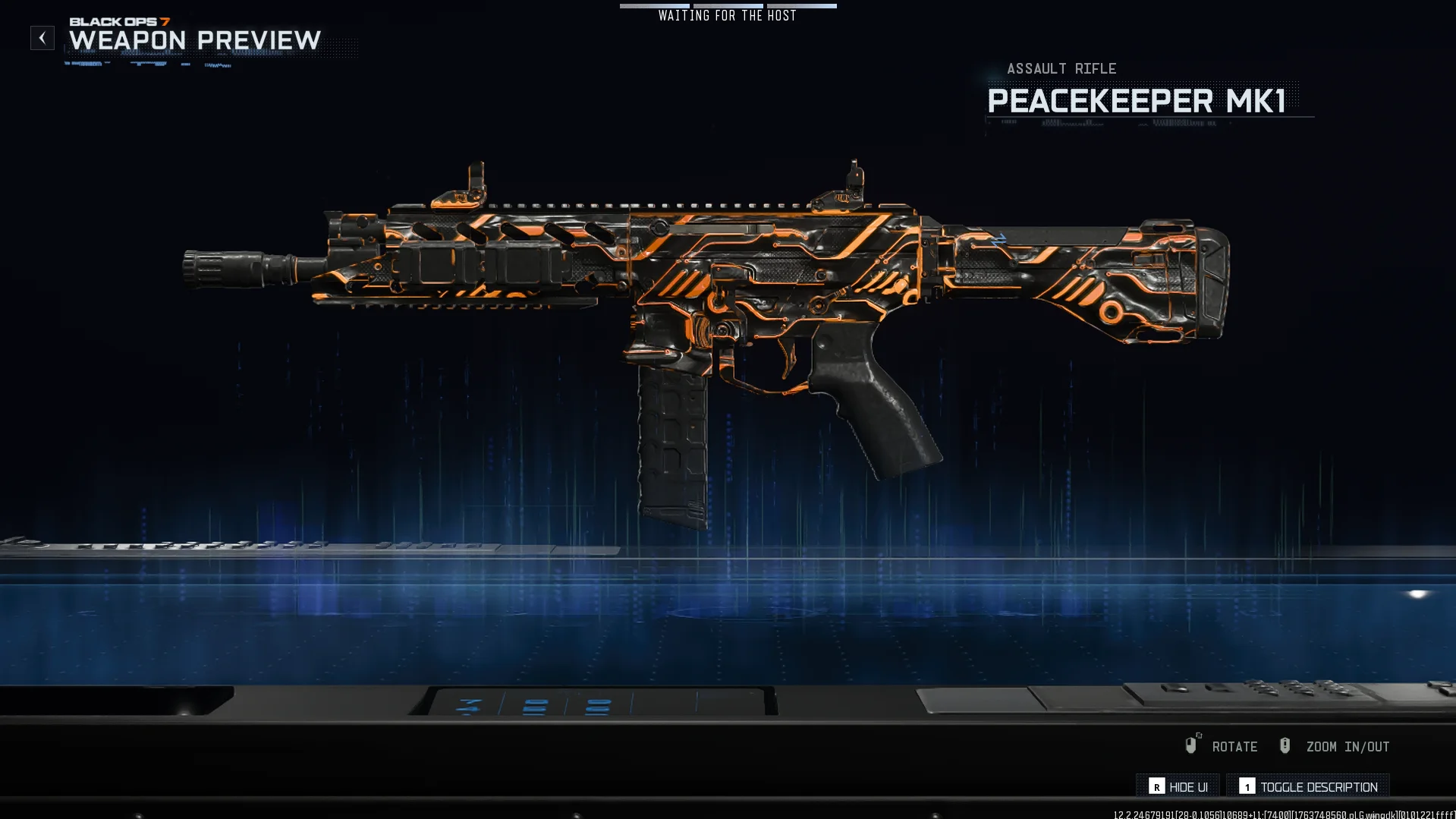Go back using the arrow button
The height and width of the screenshot is (819, 1456).
pos(42,38)
